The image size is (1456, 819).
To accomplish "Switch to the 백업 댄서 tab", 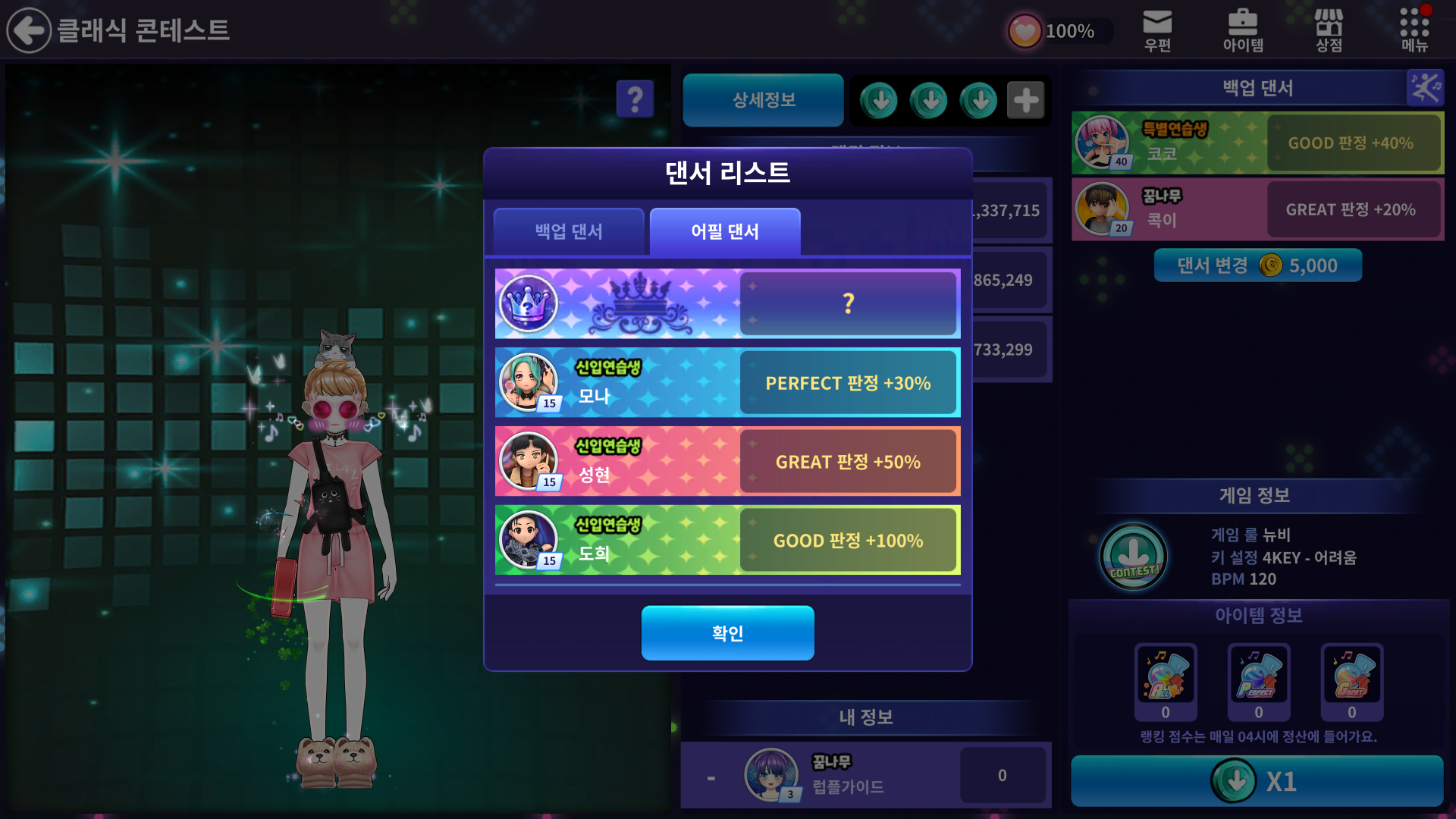I will 569,231.
